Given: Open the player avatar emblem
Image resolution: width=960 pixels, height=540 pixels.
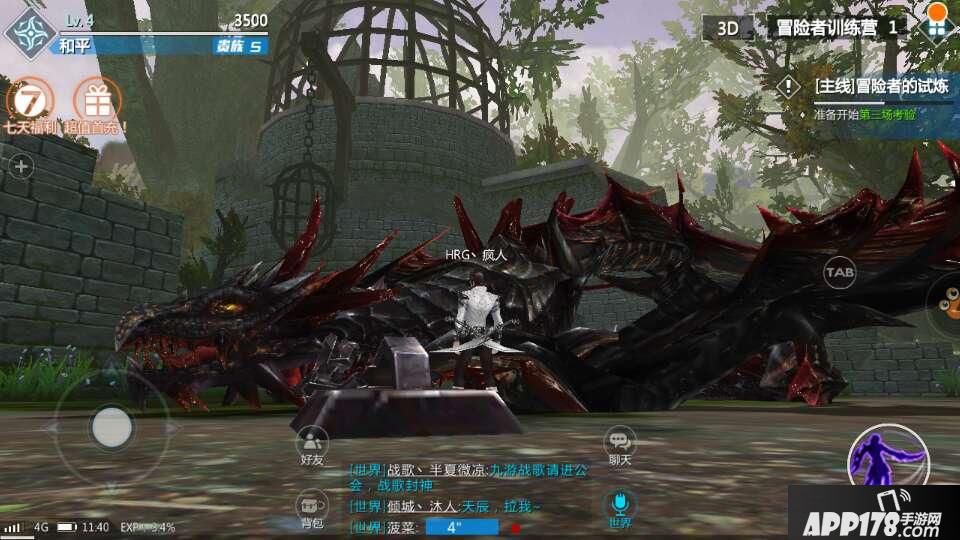Looking at the screenshot, I should coord(29,32).
